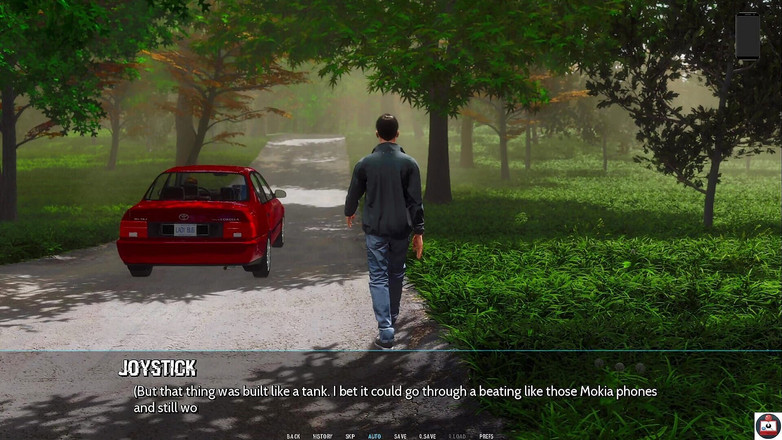Image resolution: width=782 pixels, height=440 pixels.
Task: Go back one line with Back
Action: pyautogui.click(x=293, y=436)
